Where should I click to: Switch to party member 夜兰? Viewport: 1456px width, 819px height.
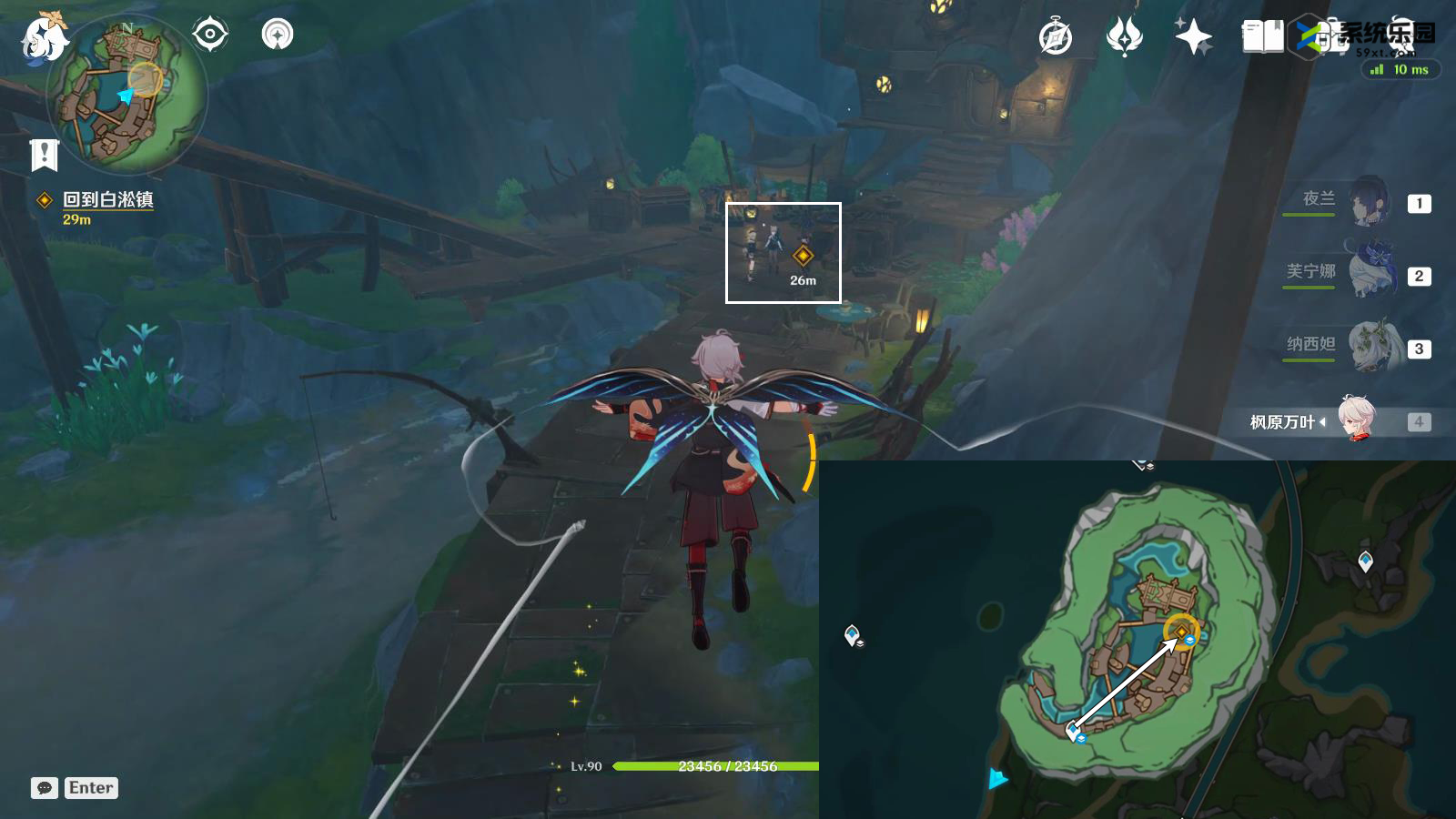(x=1365, y=203)
